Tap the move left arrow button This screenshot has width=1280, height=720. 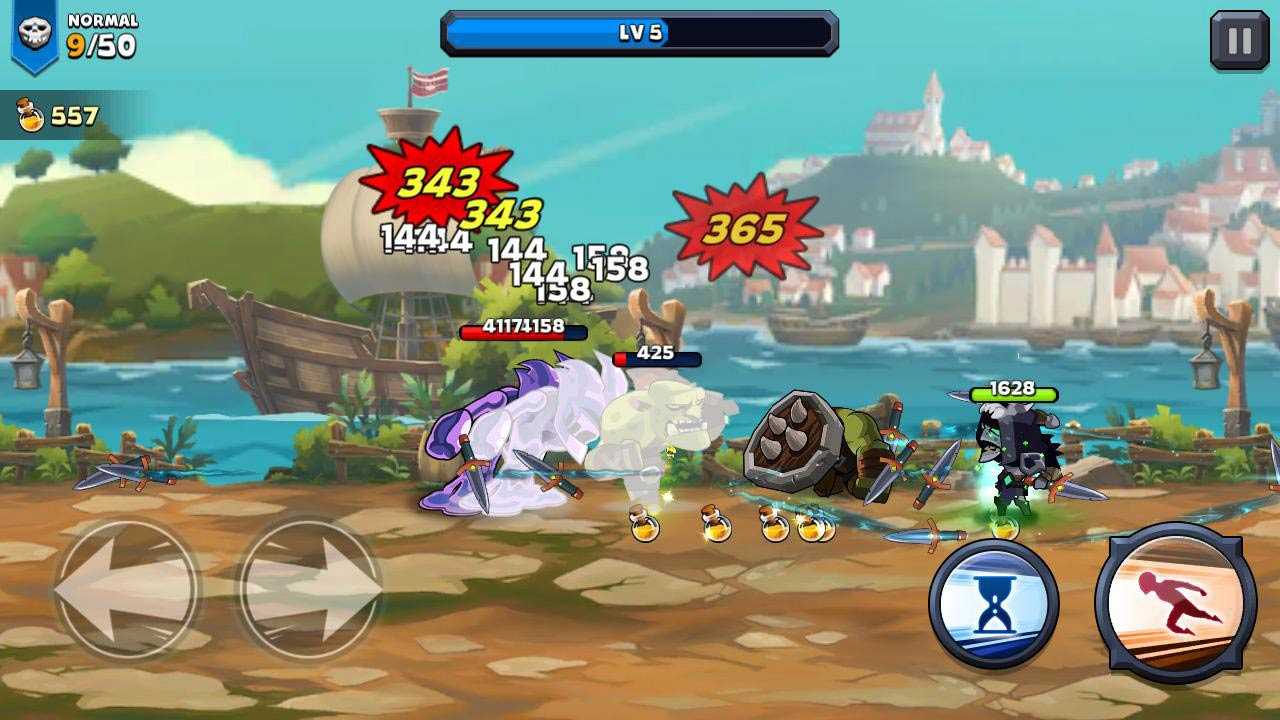pyautogui.click(x=124, y=591)
